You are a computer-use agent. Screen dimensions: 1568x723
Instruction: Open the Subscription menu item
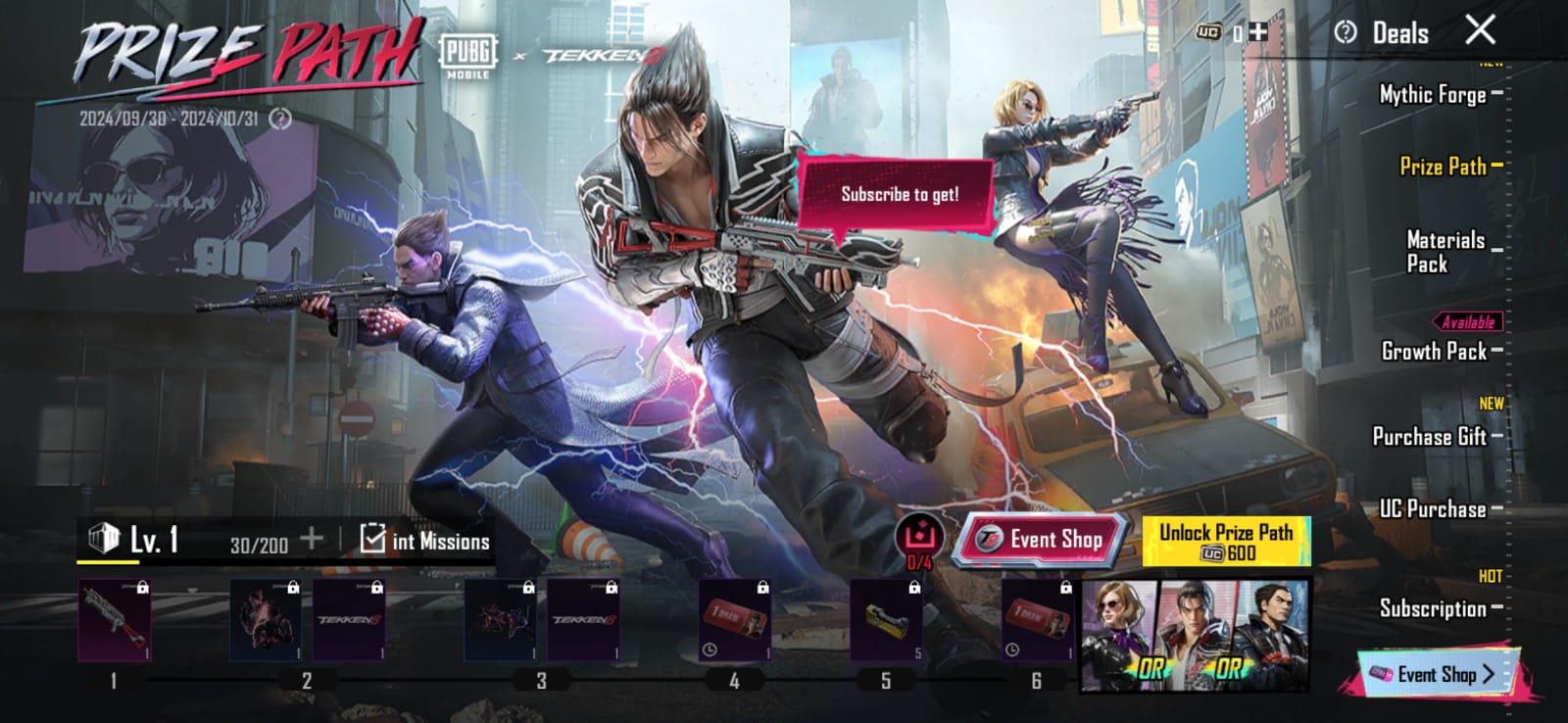tap(1434, 608)
